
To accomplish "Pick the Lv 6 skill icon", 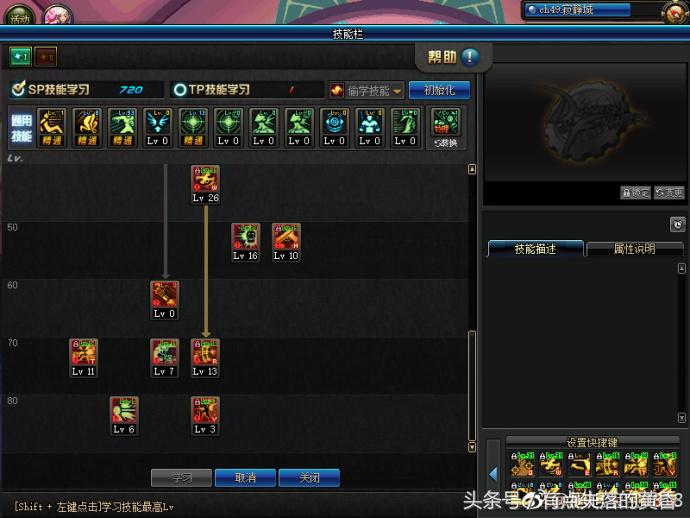I will (124, 410).
